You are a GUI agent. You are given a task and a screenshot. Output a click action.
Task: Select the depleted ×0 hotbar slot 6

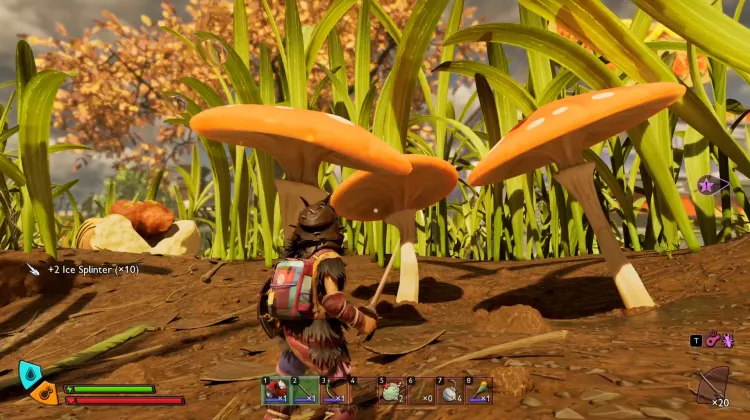(420, 391)
